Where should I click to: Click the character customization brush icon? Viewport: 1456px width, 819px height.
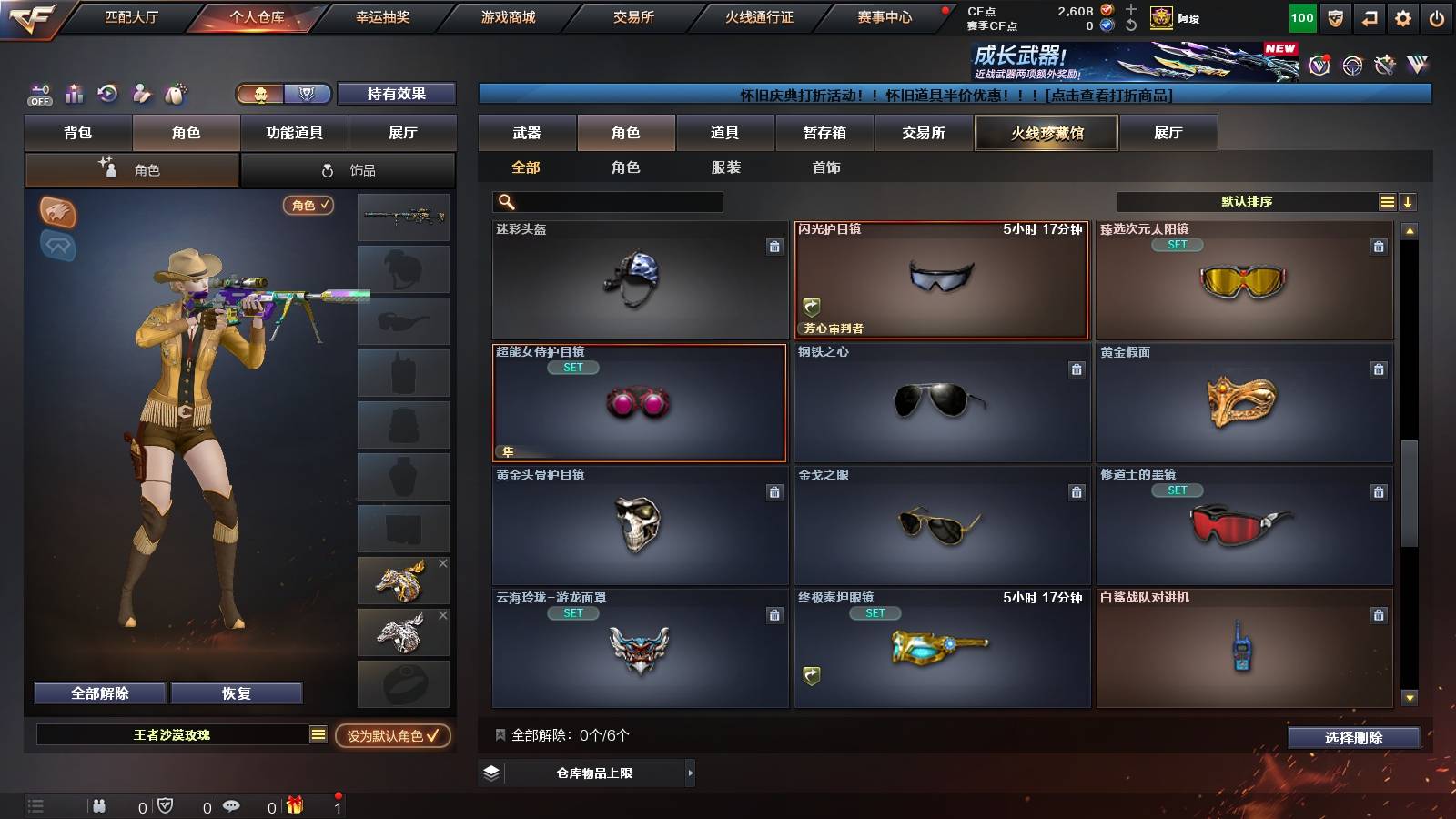coord(140,93)
